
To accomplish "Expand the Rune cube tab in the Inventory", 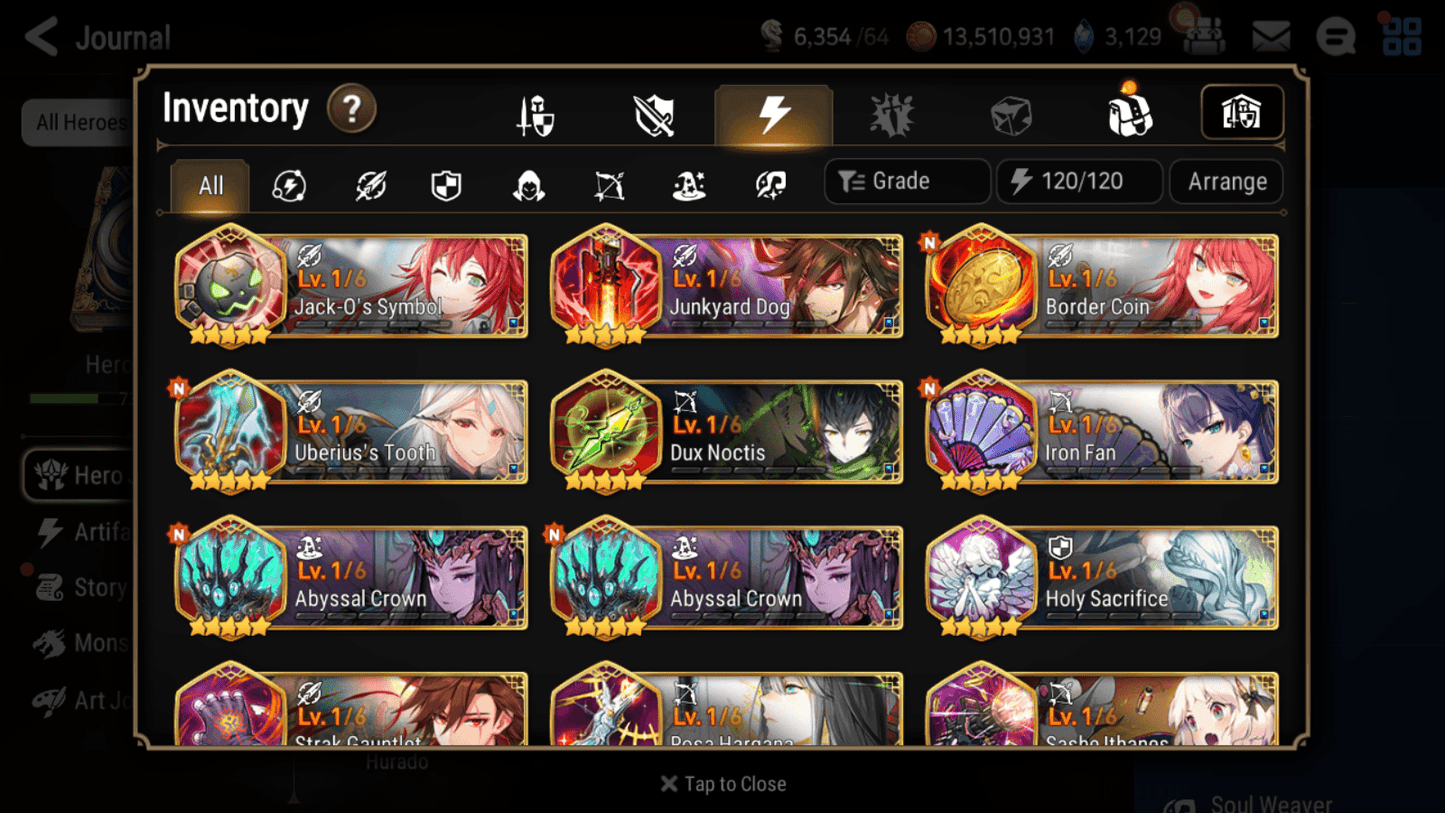I will (1010, 113).
